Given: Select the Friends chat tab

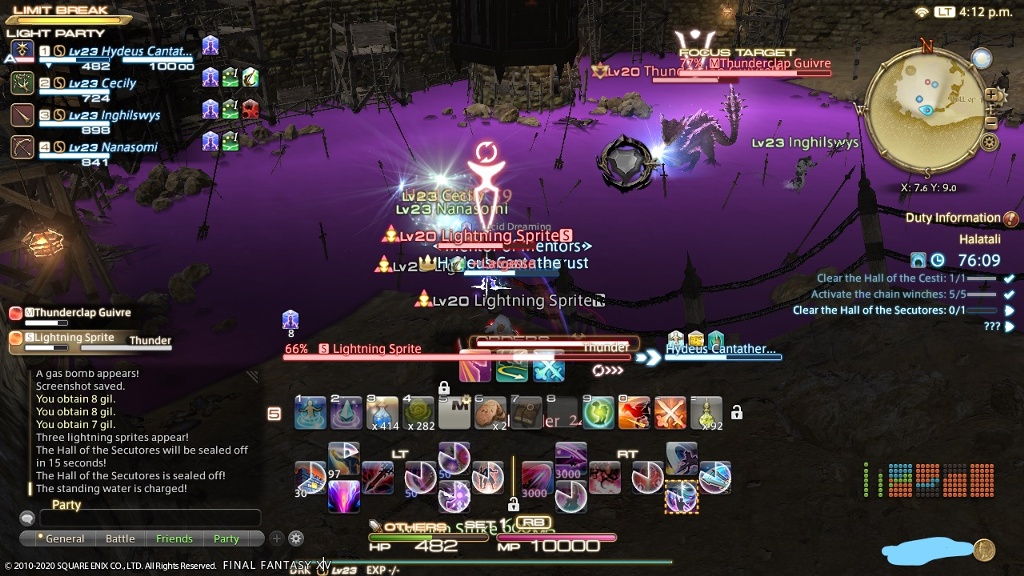Looking at the screenshot, I should tap(174, 539).
